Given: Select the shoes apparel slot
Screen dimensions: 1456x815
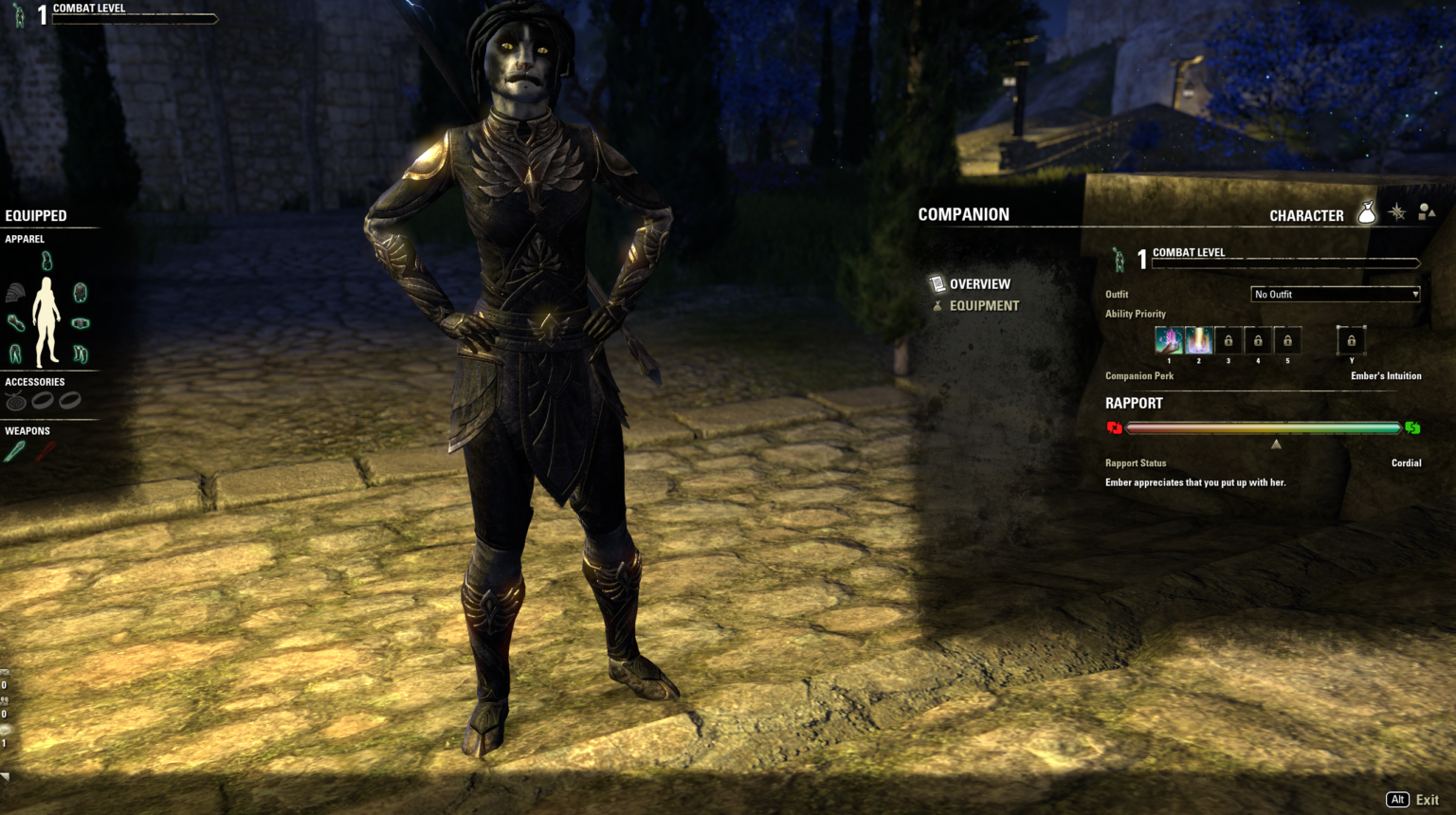Looking at the screenshot, I should pyautogui.click(x=80, y=353).
